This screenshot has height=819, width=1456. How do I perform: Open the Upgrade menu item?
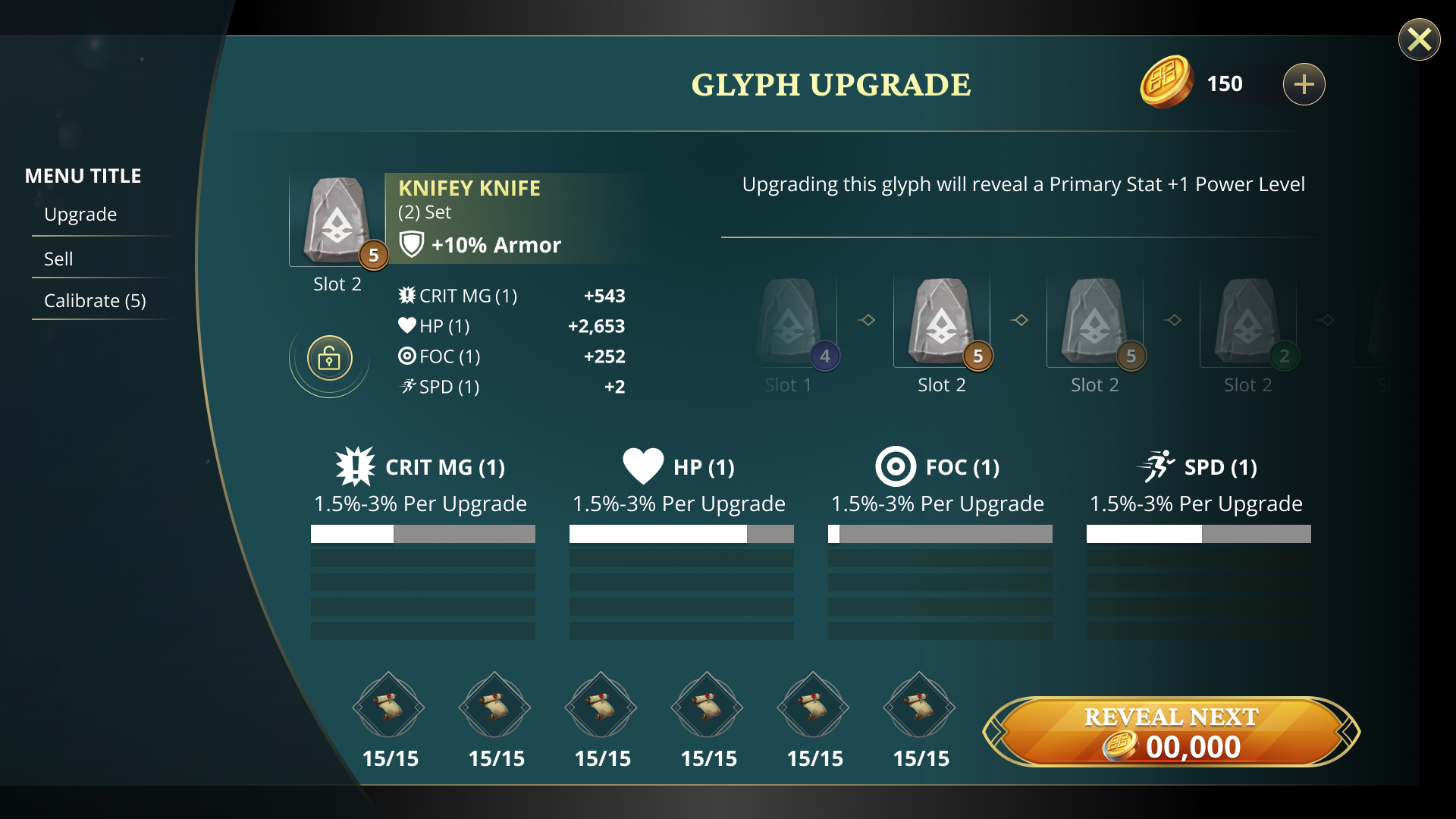80,214
